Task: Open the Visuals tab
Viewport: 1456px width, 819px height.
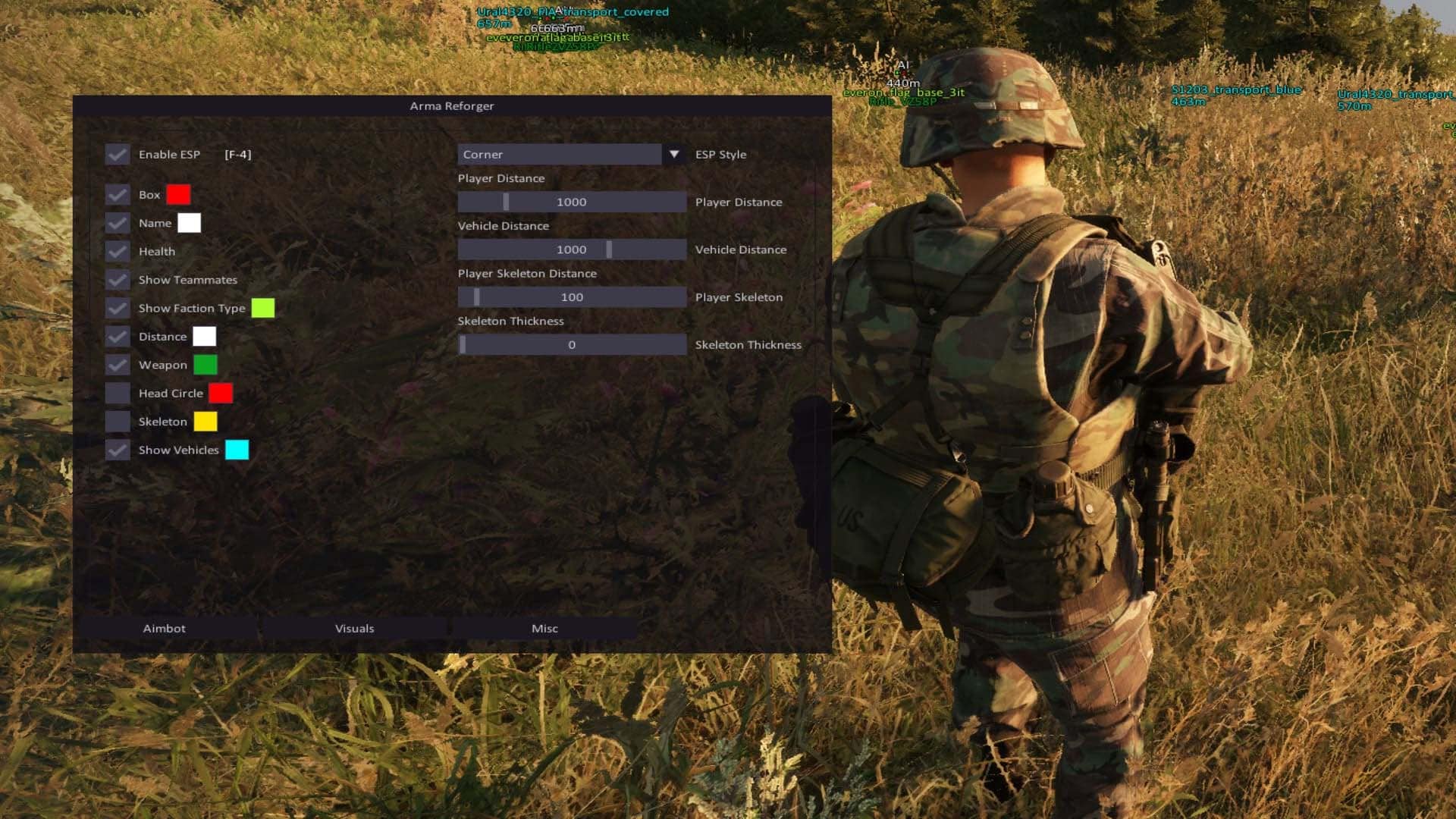Action: tap(355, 628)
